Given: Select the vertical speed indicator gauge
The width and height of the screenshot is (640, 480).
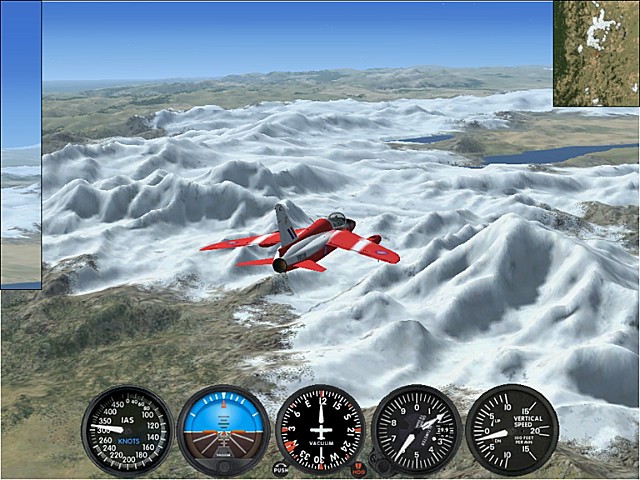Looking at the screenshot, I should click(512, 430).
